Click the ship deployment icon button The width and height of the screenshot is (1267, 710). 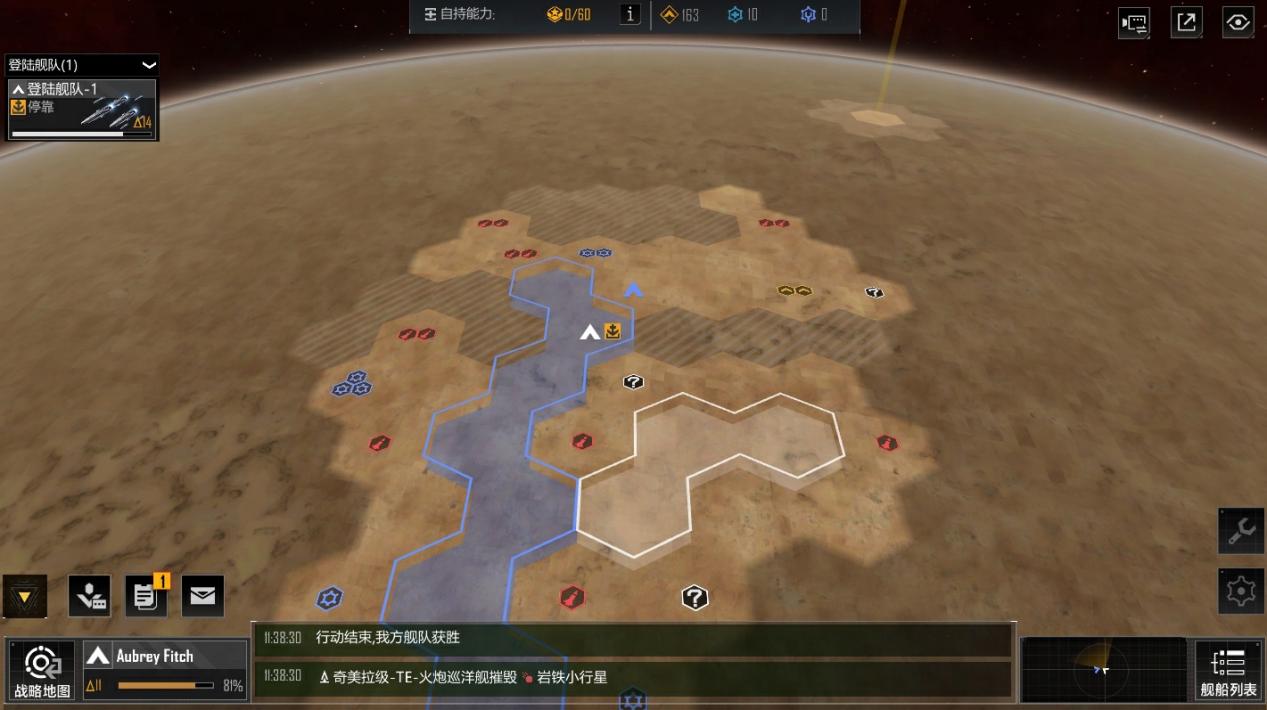click(90, 596)
